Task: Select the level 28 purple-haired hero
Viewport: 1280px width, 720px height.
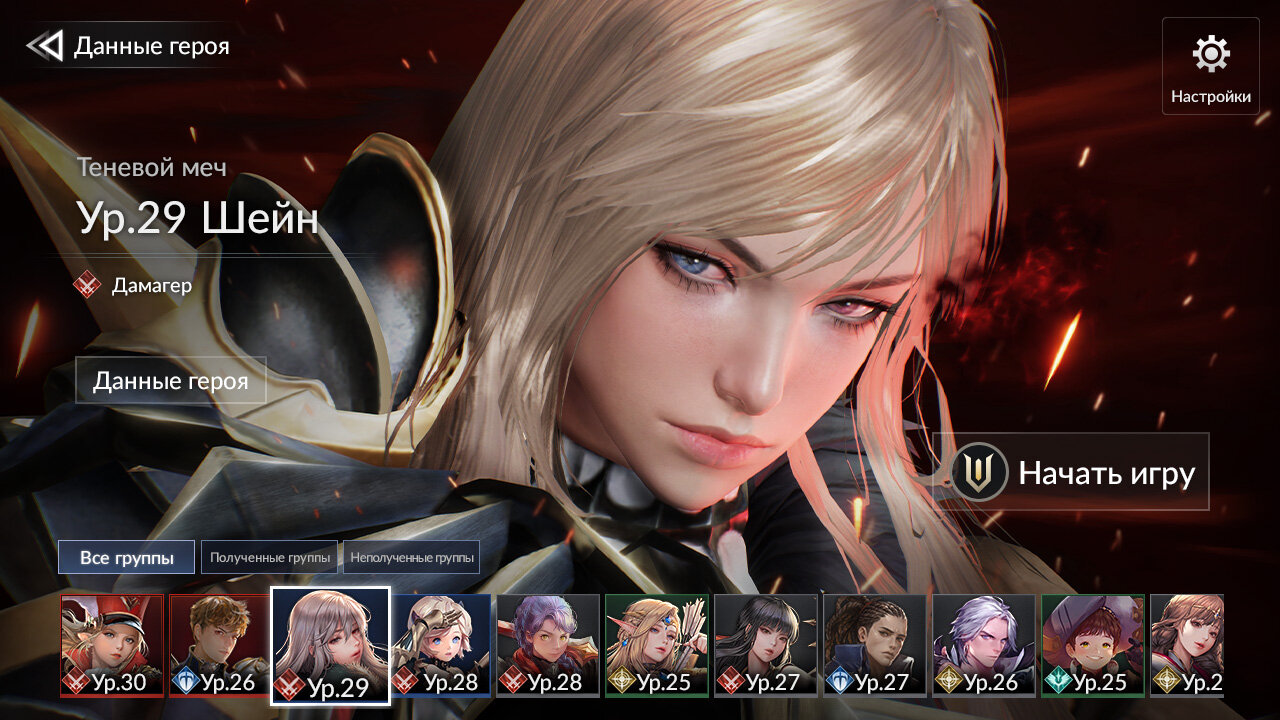Action: click(x=548, y=644)
